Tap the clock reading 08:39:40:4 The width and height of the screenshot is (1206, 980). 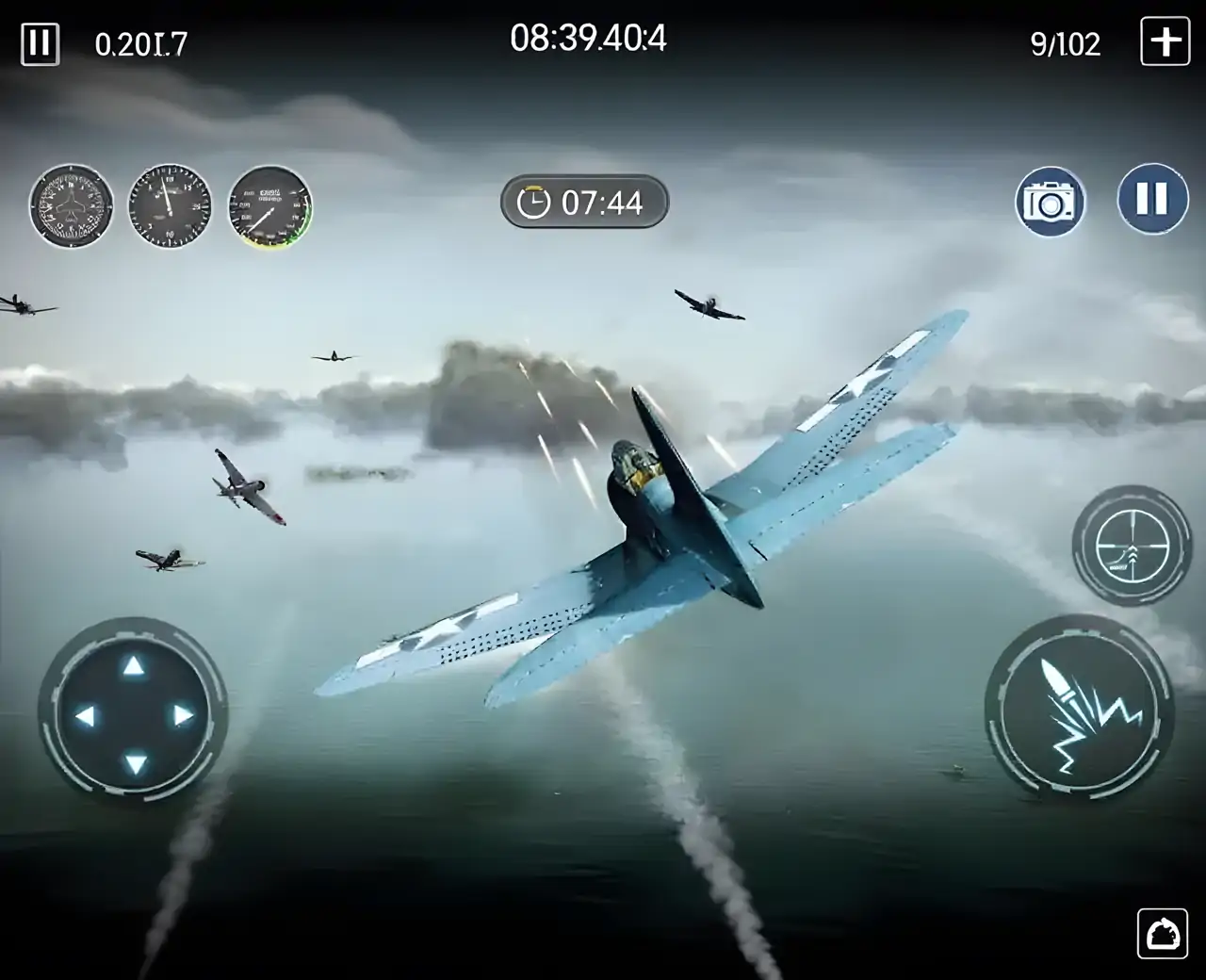587,38
